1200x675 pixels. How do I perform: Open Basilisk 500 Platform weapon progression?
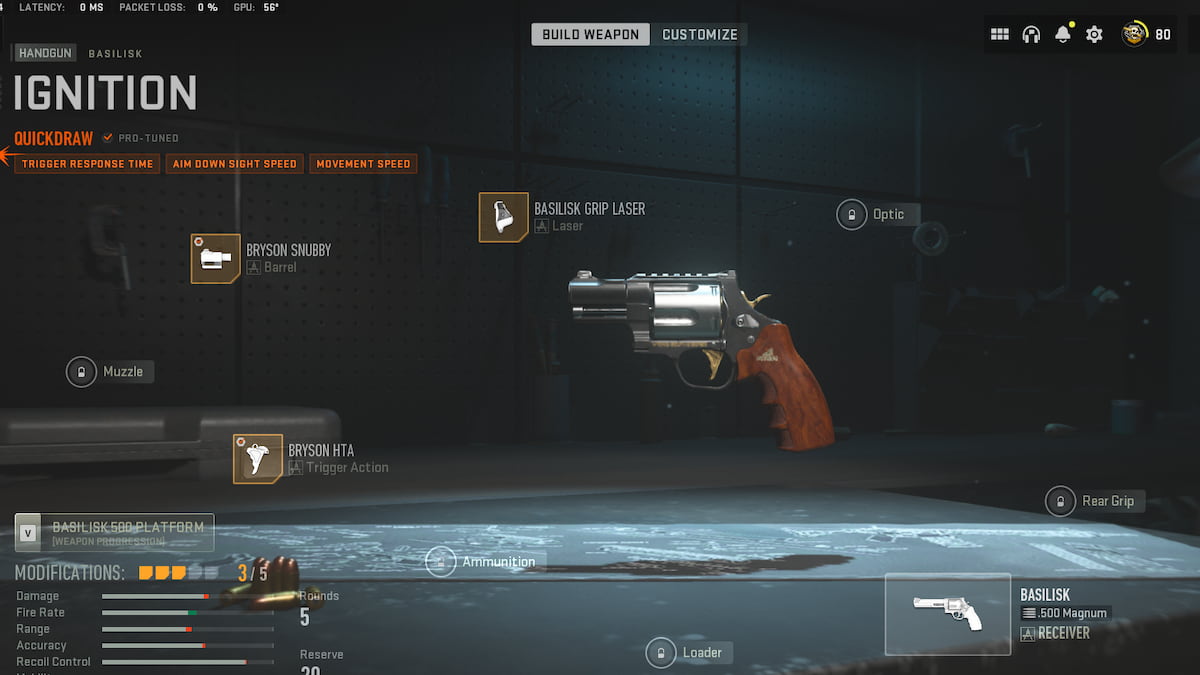pyautogui.click(x=114, y=533)
